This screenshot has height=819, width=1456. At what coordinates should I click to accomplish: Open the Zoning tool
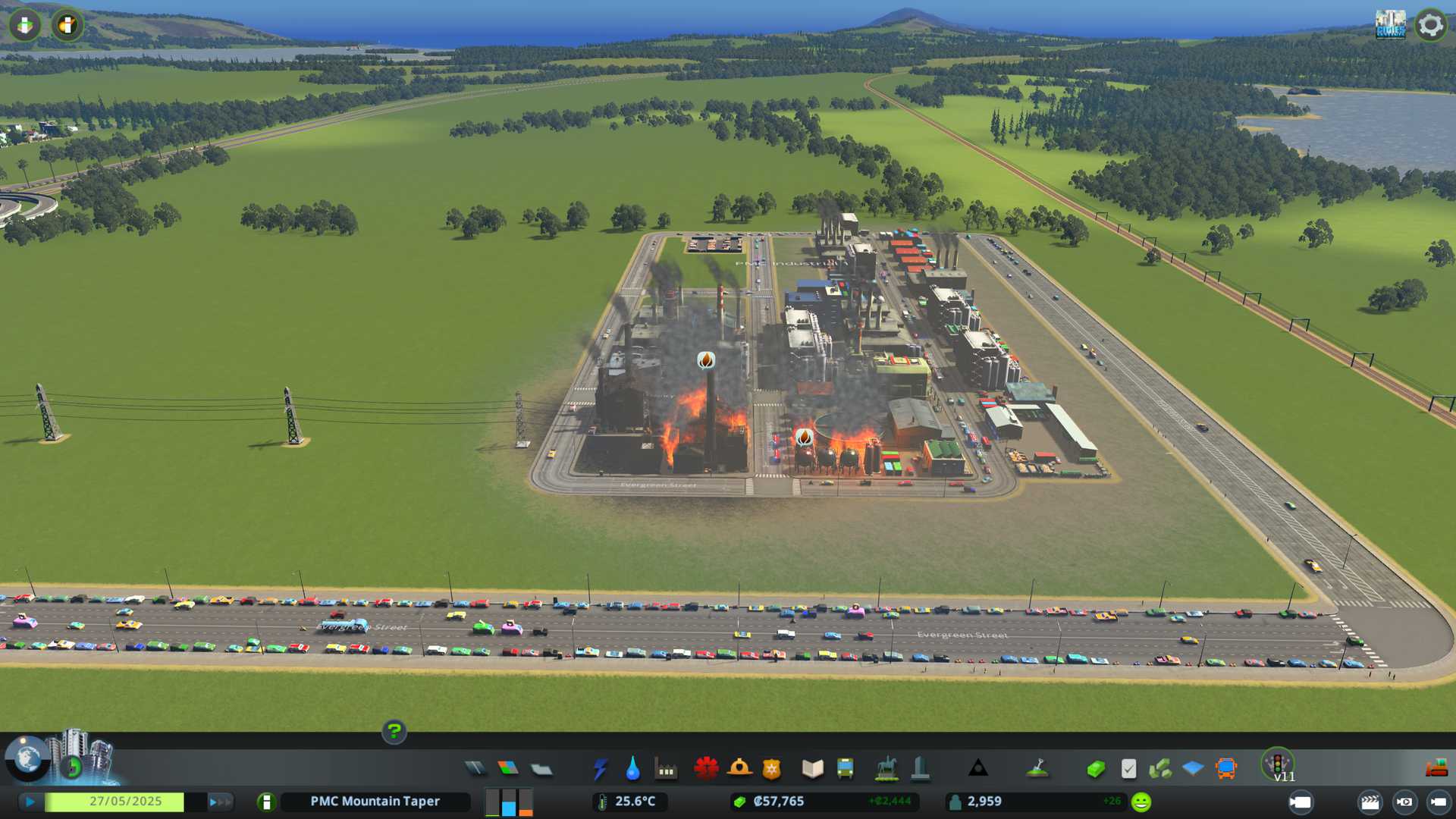click(x=508, y=769)
